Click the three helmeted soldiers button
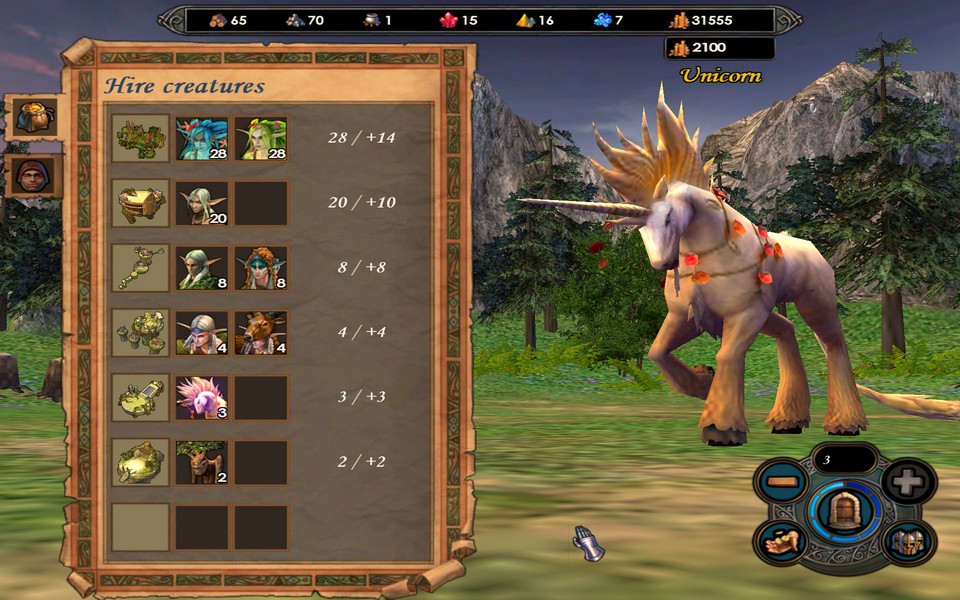960x600 pixels. pos(908,541)
